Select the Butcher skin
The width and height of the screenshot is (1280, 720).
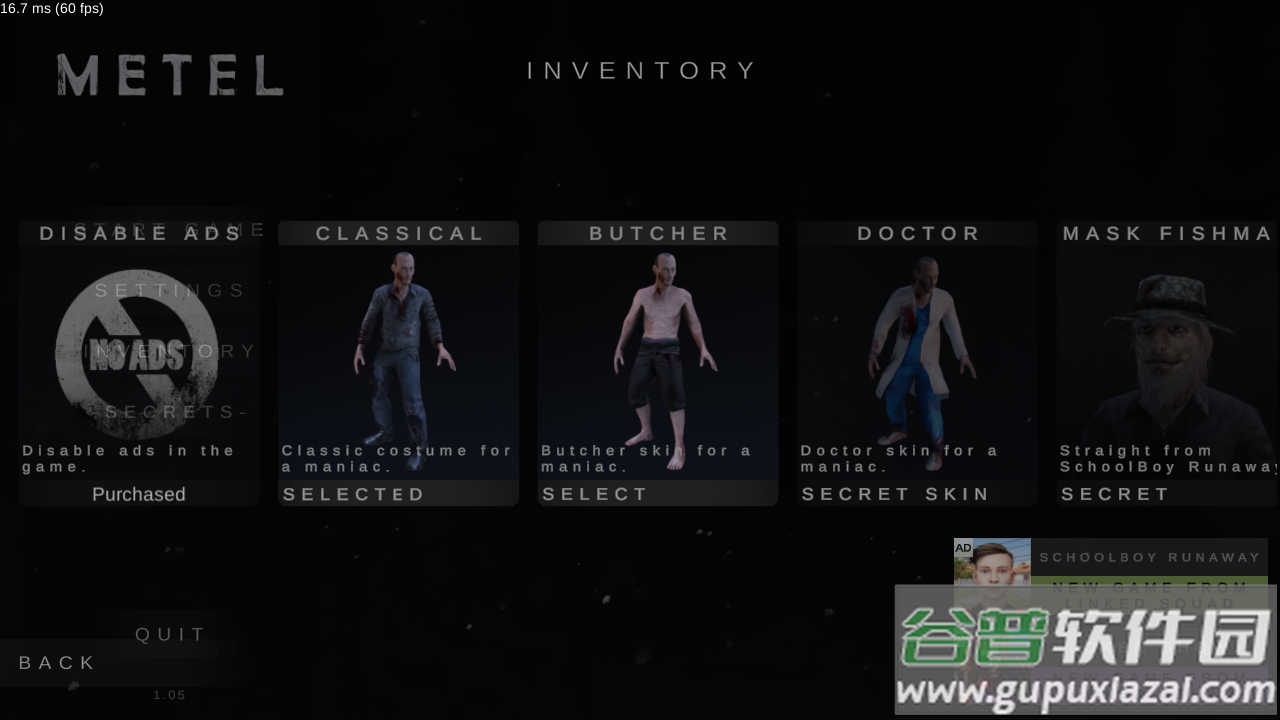[x=596, y=494]
